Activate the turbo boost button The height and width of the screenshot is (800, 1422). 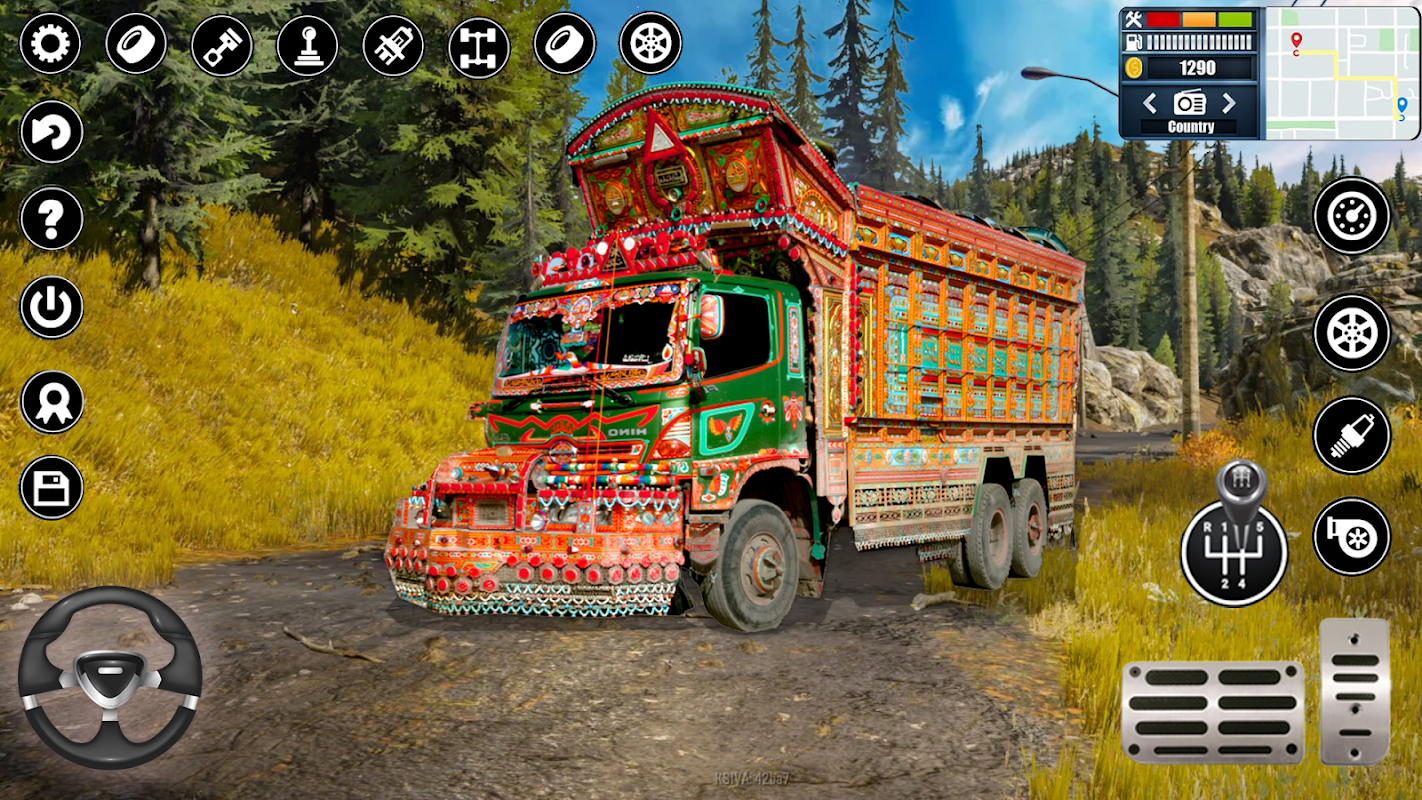tap(1352, 537)
